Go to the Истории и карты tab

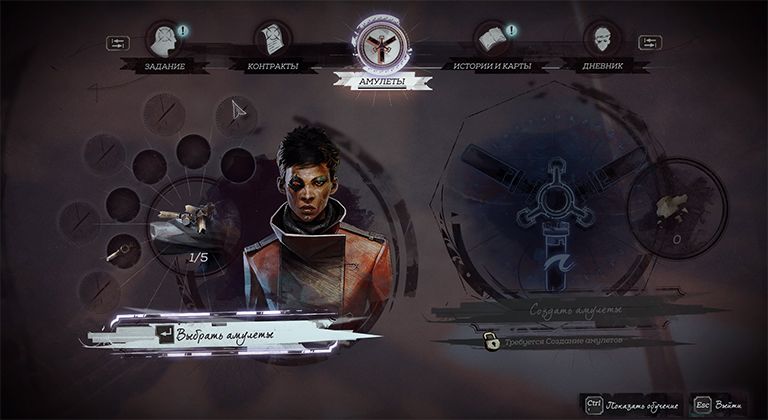(492, 42)
